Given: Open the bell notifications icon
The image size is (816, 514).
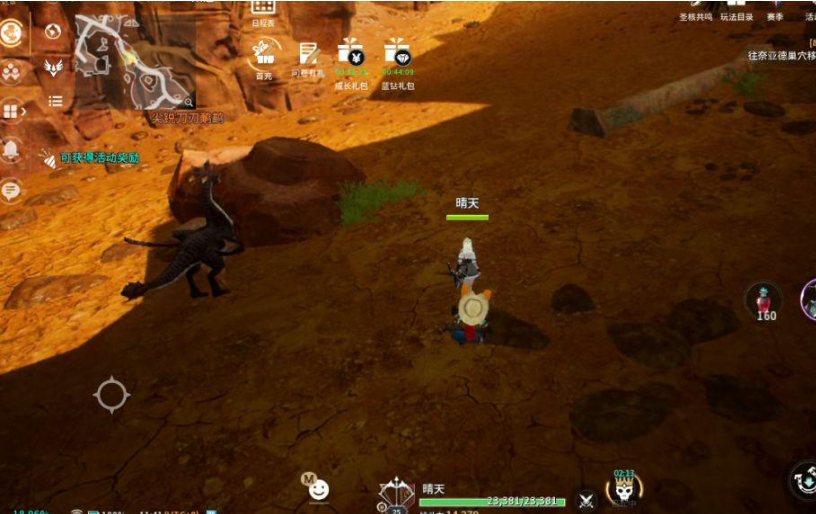Looking at the screenshot, I should point(12,149).
